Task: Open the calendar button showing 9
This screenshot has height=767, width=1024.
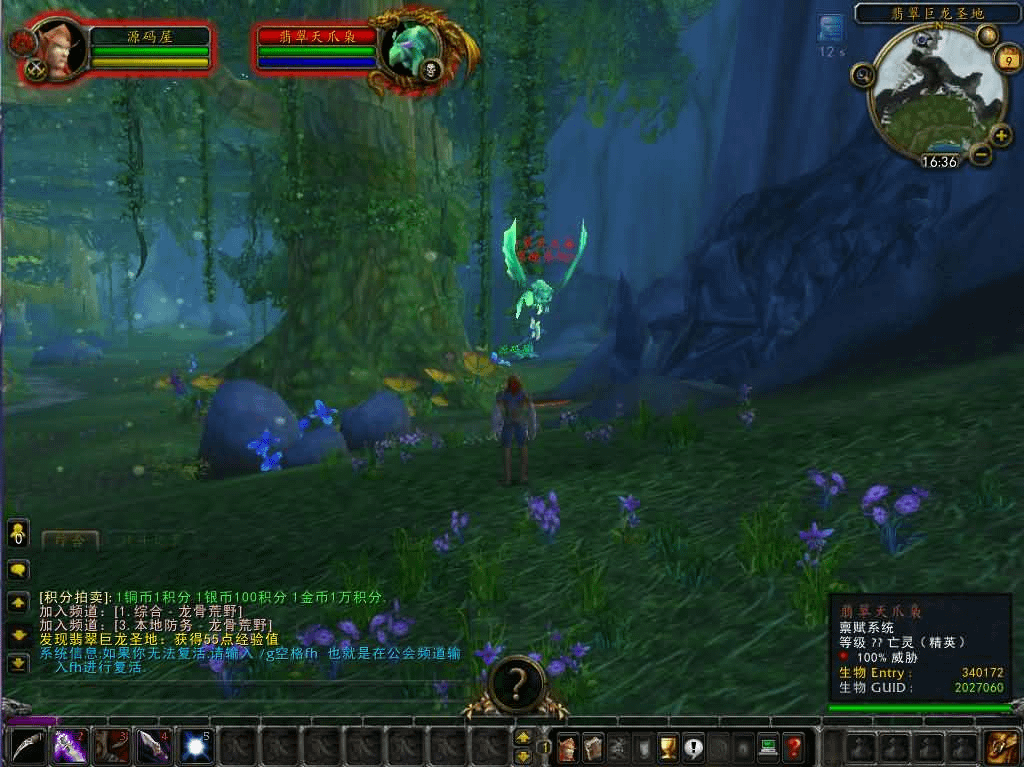Action: pos(1006,62)
